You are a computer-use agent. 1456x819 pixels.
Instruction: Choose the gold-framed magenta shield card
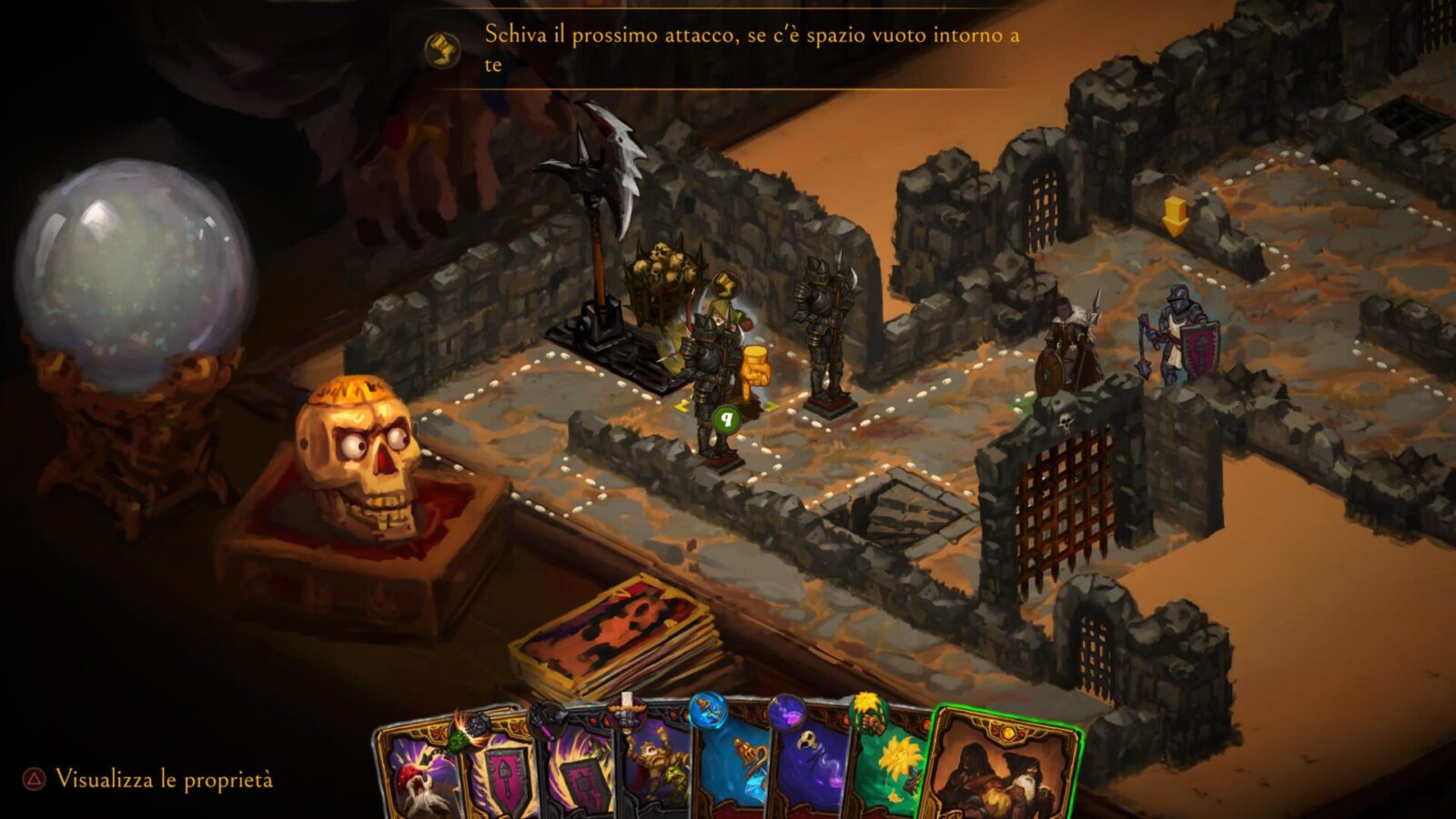[x=496, y=773]
